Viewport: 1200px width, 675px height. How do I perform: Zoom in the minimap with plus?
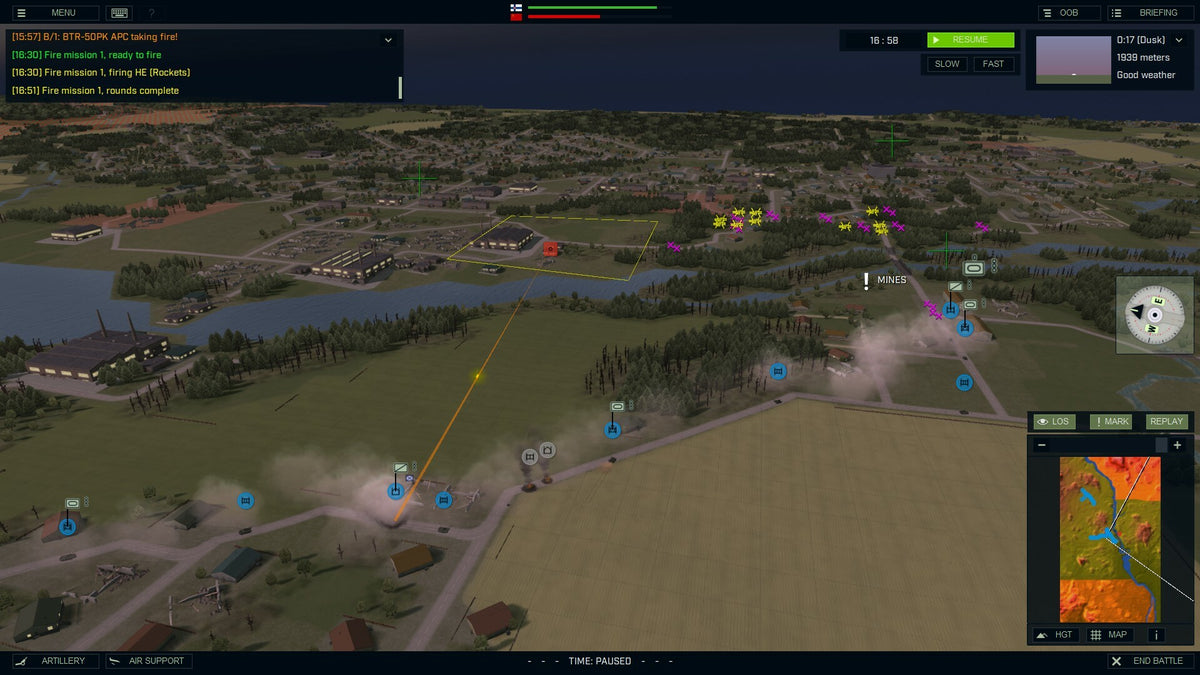coord(1177,445)
